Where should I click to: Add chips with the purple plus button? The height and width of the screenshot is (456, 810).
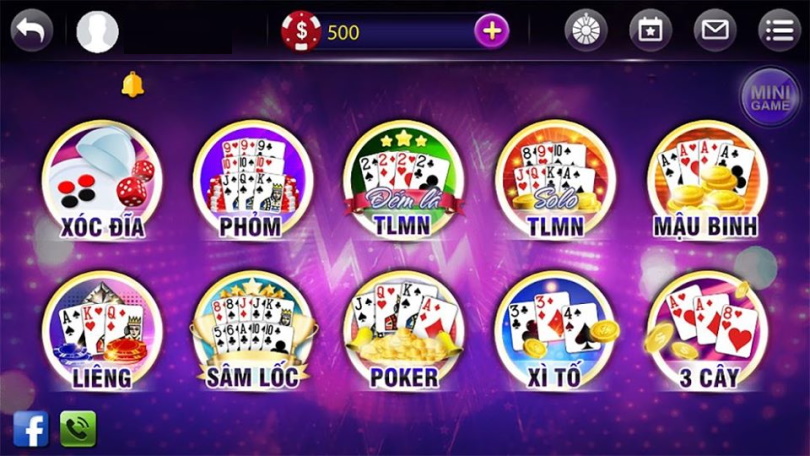click(490, 31)
